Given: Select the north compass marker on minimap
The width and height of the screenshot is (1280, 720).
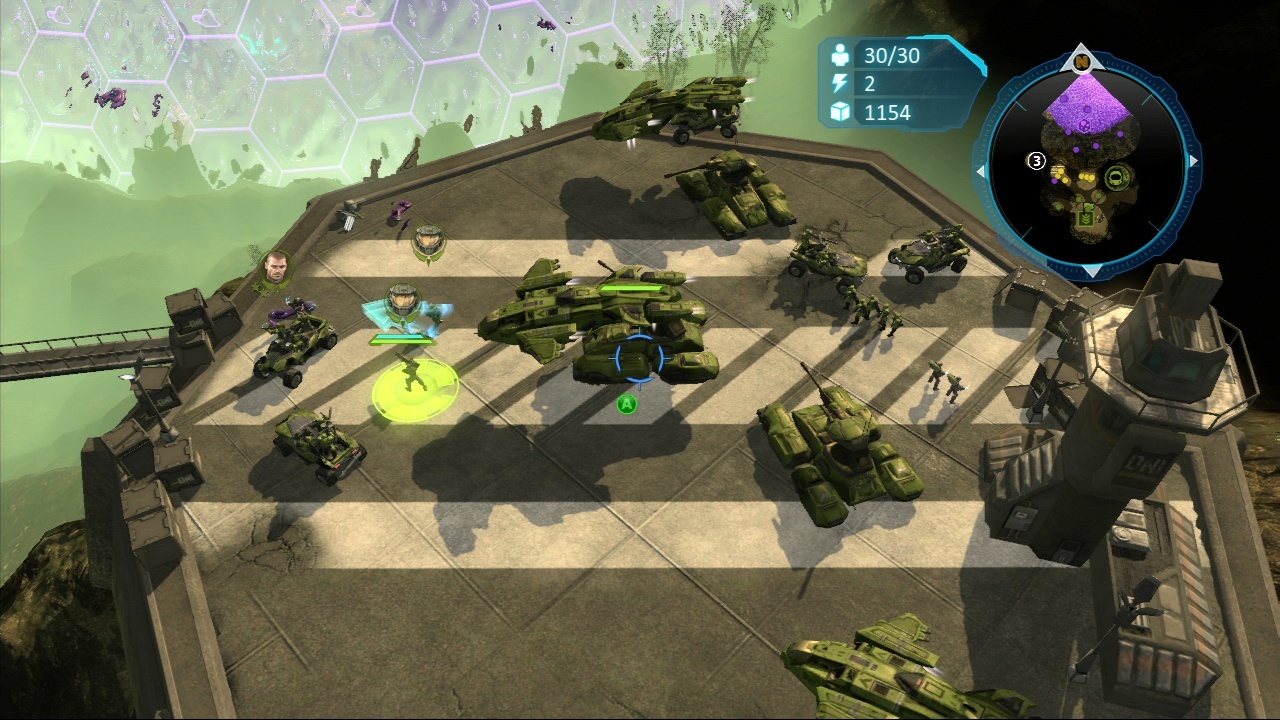Looking at the screenshot, I should tap(1082, 61).
